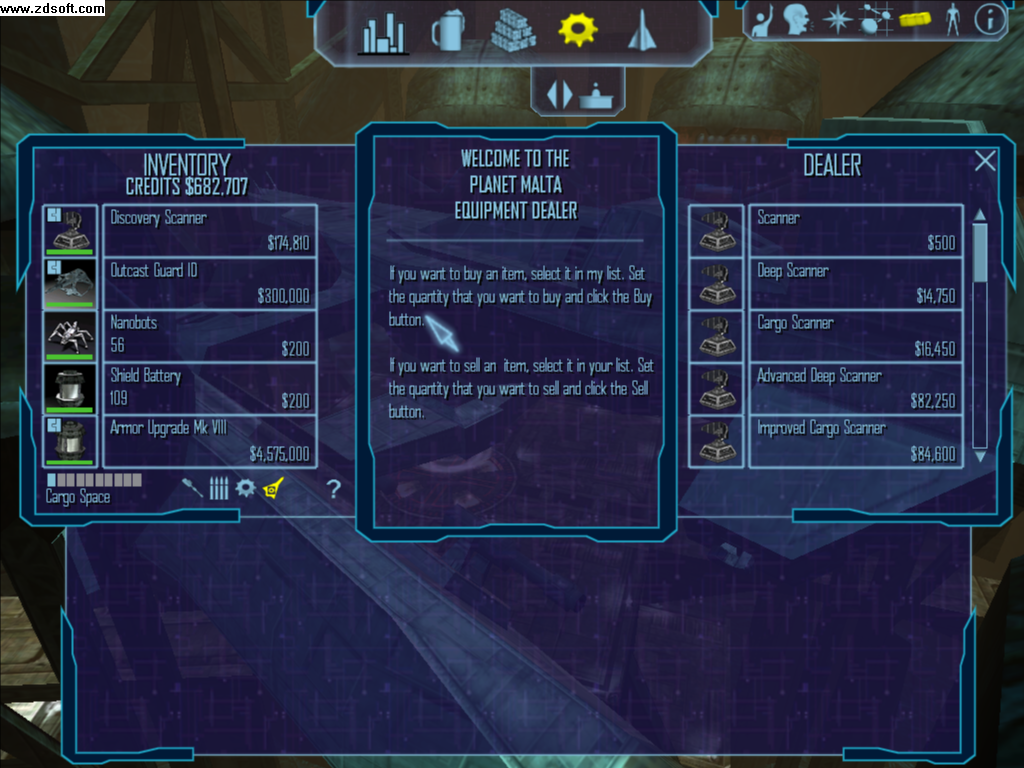Select the $500 Scanner from the dealer

point(855,230)
